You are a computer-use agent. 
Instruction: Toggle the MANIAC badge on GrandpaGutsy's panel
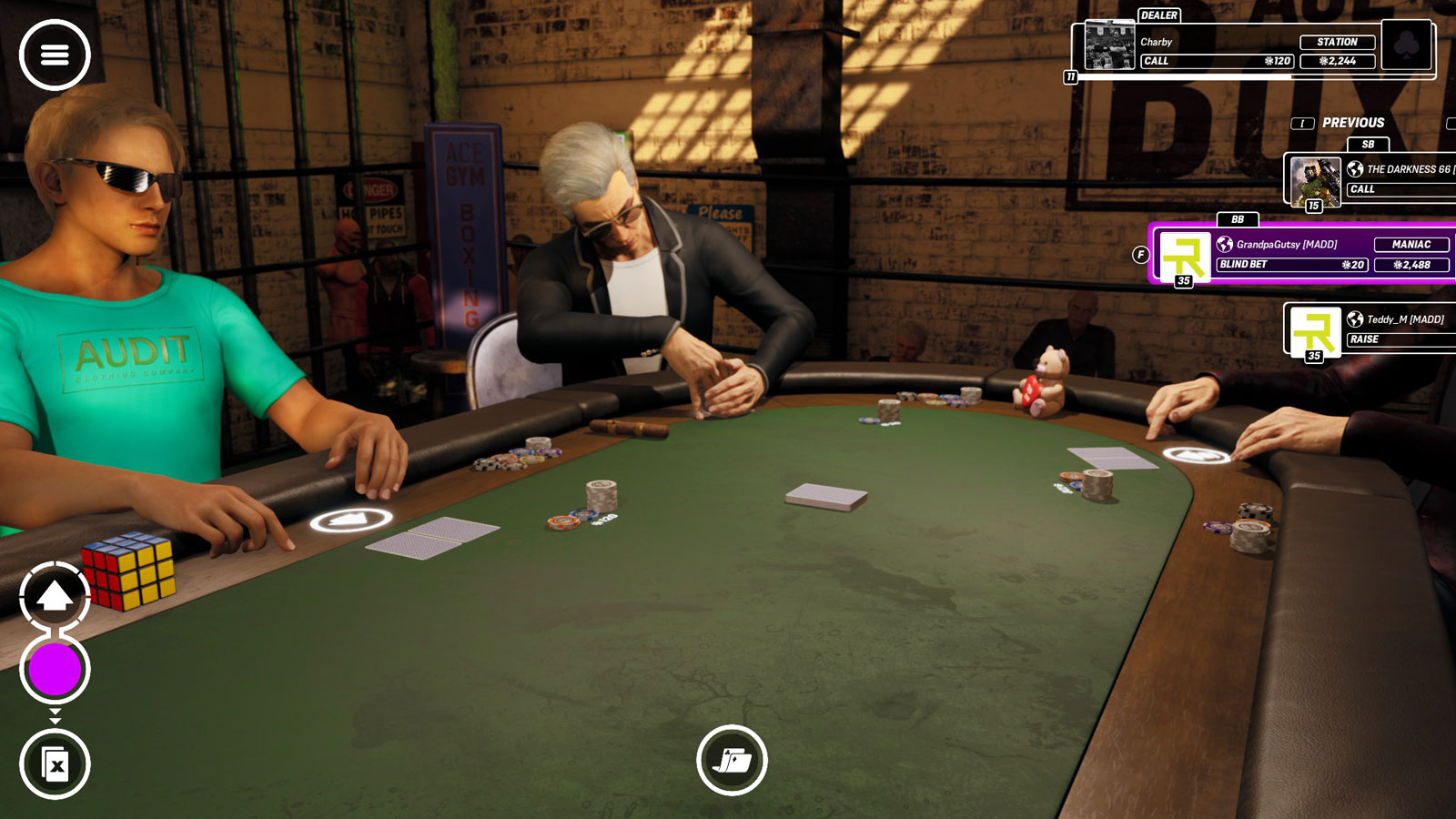coord(1411,244)
